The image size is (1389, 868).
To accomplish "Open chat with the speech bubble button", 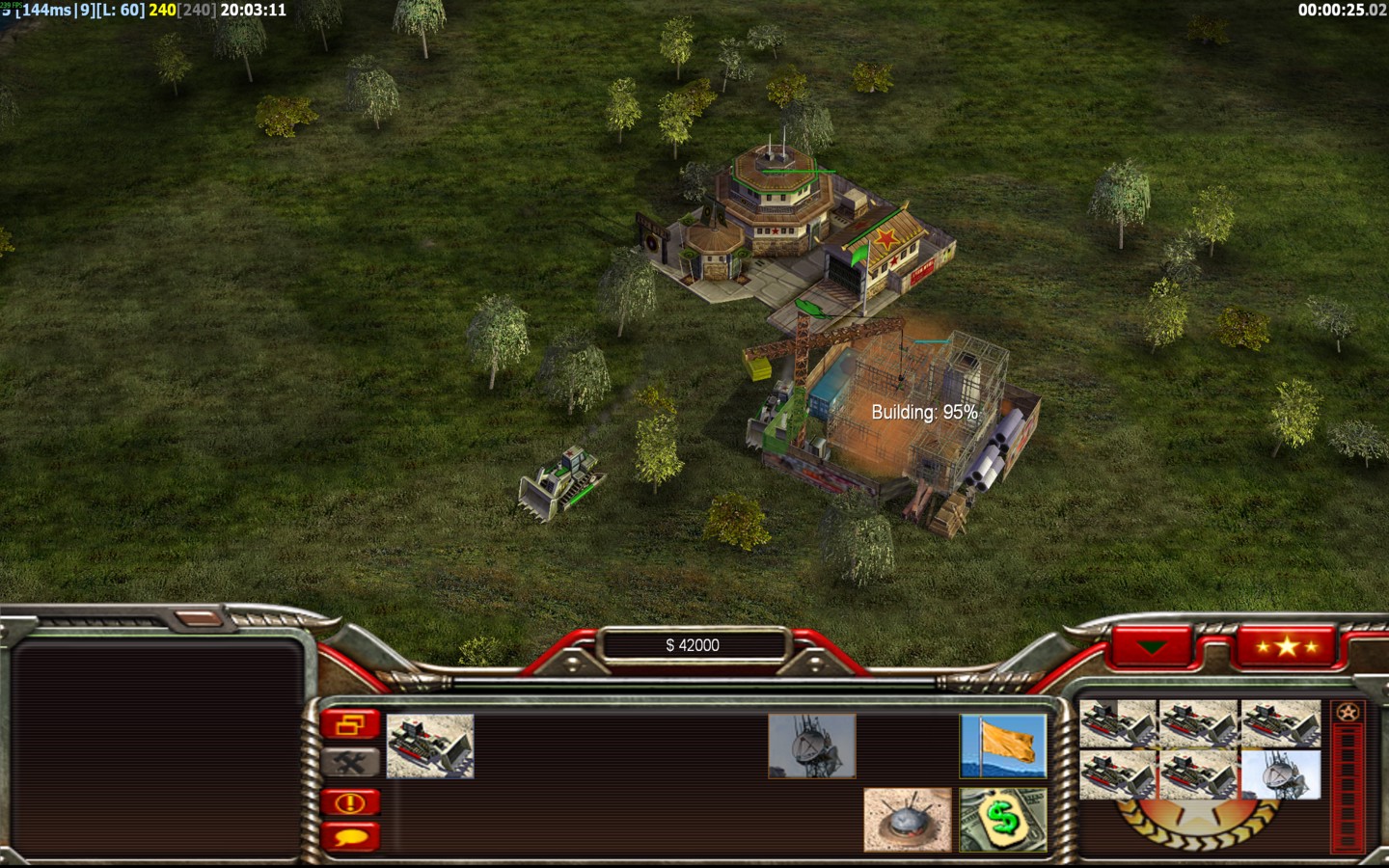I will tap(350, 836).
